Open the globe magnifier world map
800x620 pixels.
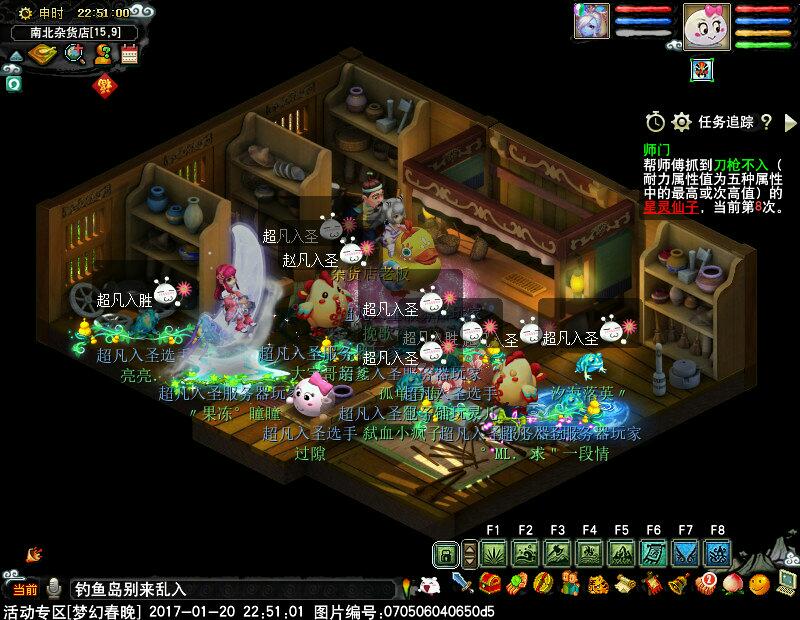[x=75, y=55]
